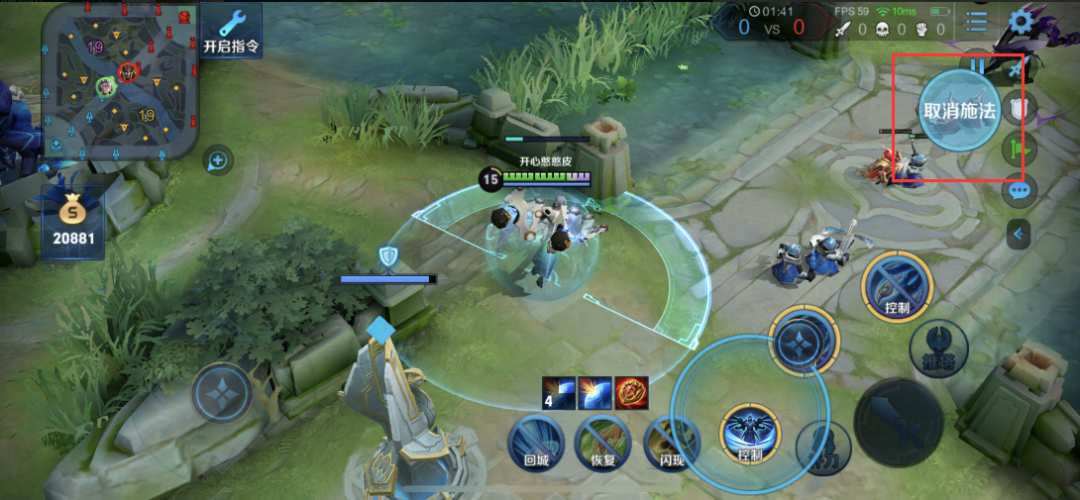Screen dimensions: 1080x500
Task: Use the 回城 recall button
Action: point(537,444)
